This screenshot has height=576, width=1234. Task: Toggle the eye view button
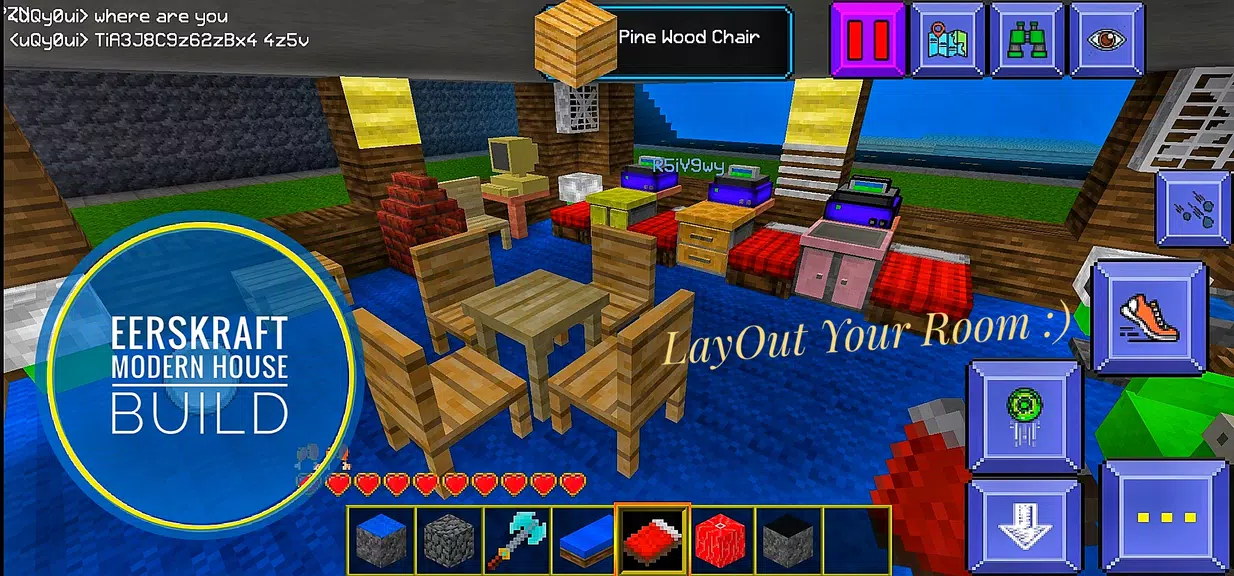pos(1106,39)
